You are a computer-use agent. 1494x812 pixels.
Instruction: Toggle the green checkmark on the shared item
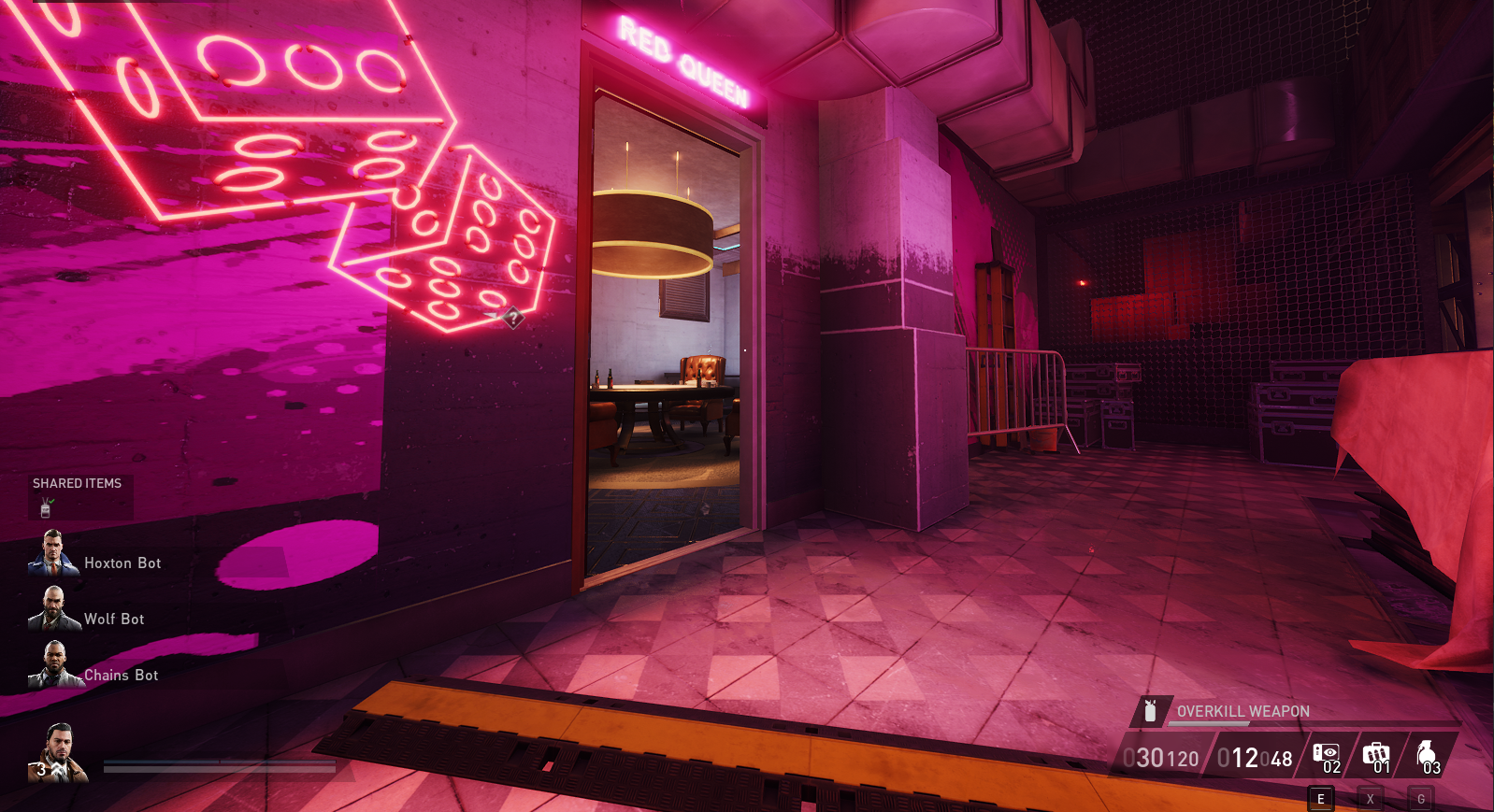tap(51, 501)
